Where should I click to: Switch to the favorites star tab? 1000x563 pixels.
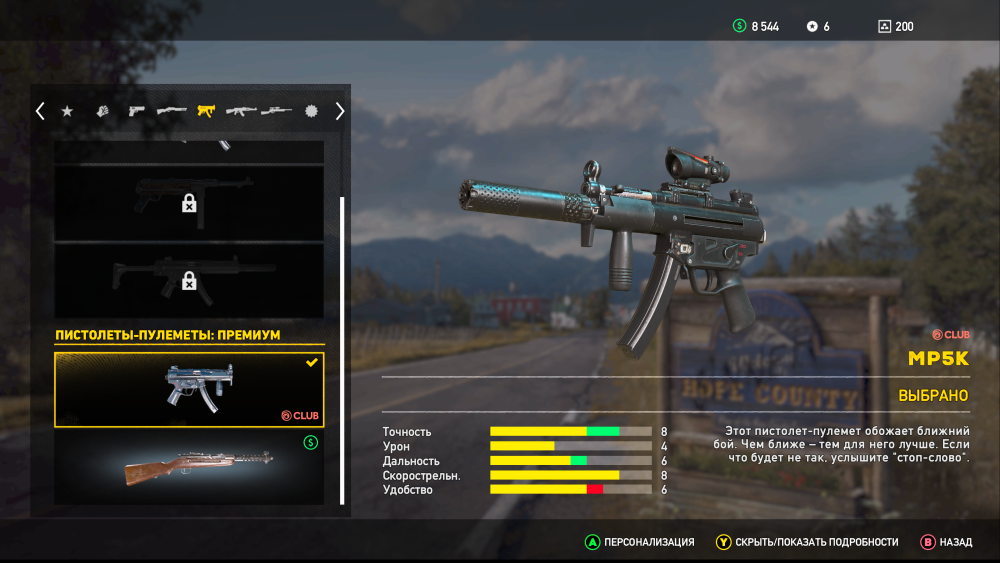pyautogui.click(x=67, y=111)
